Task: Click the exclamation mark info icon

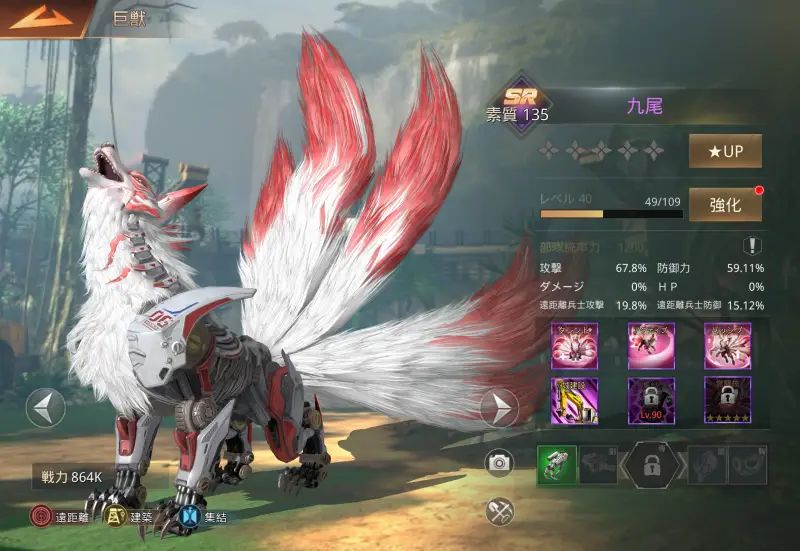Action: point(751,246)
